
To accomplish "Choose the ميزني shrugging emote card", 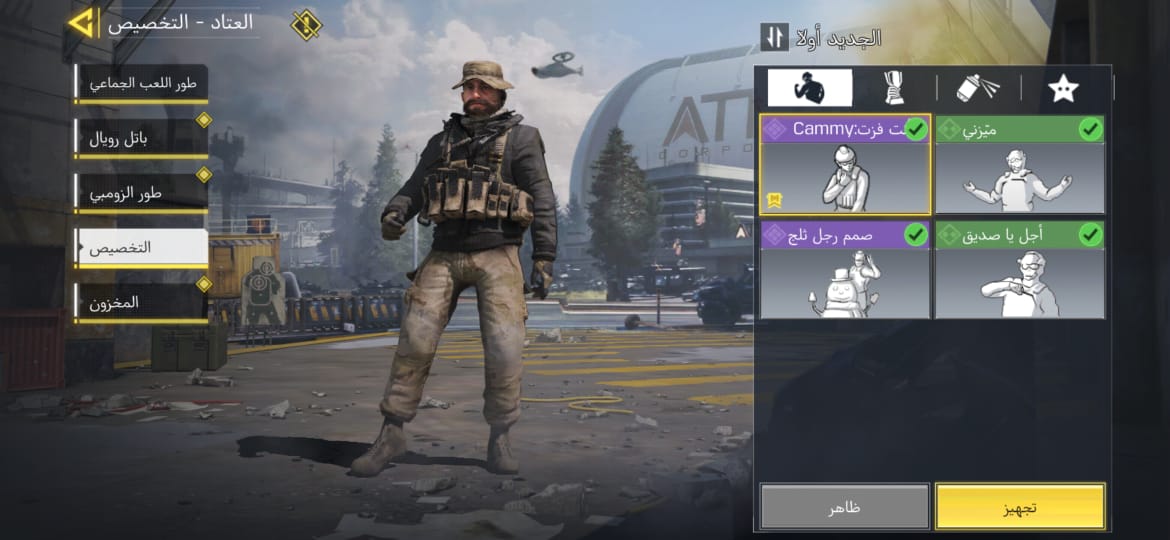I will click(1019, 165).
